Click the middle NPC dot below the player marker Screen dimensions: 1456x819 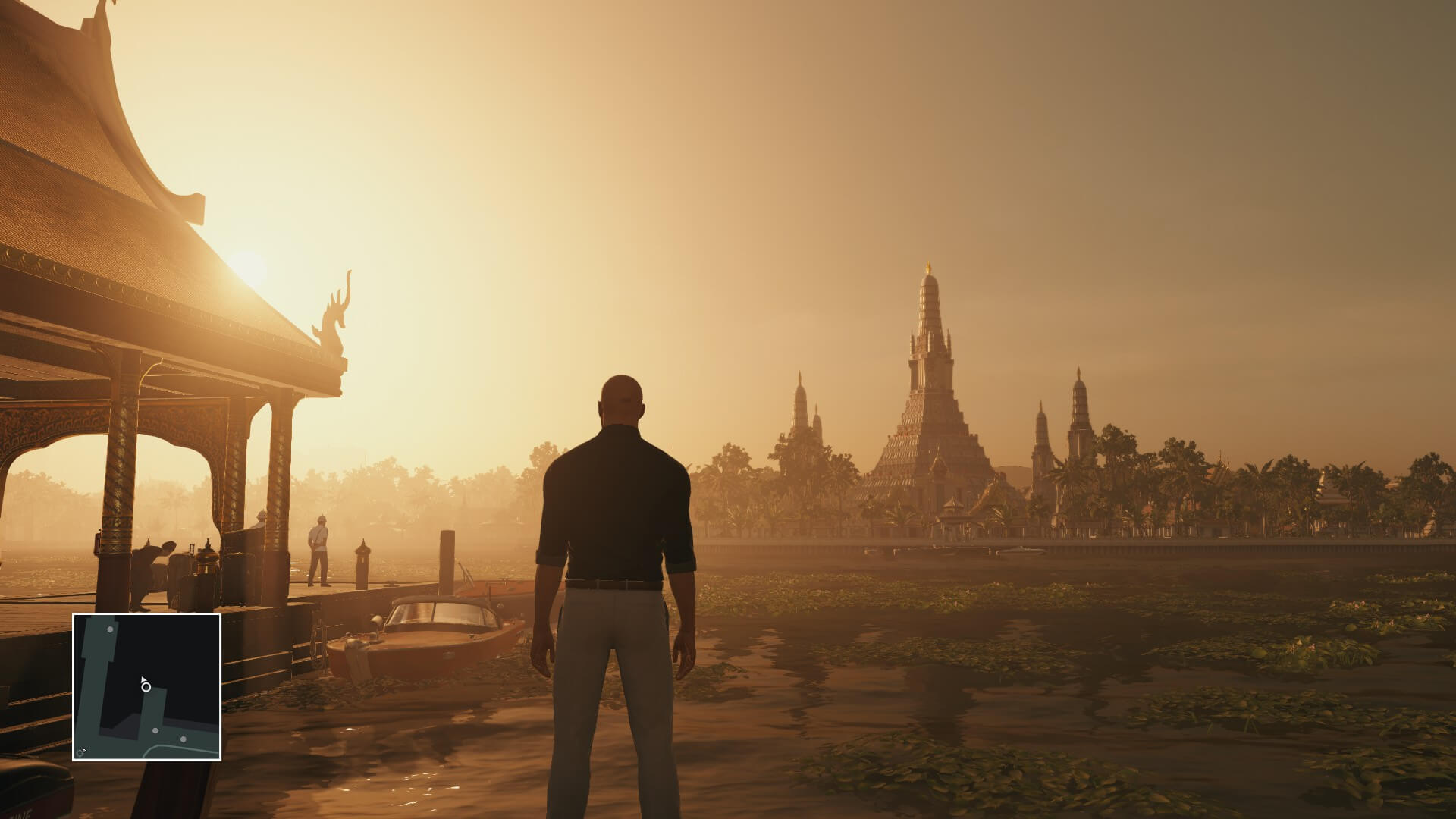pyautogui.click(x=155, y=731)
